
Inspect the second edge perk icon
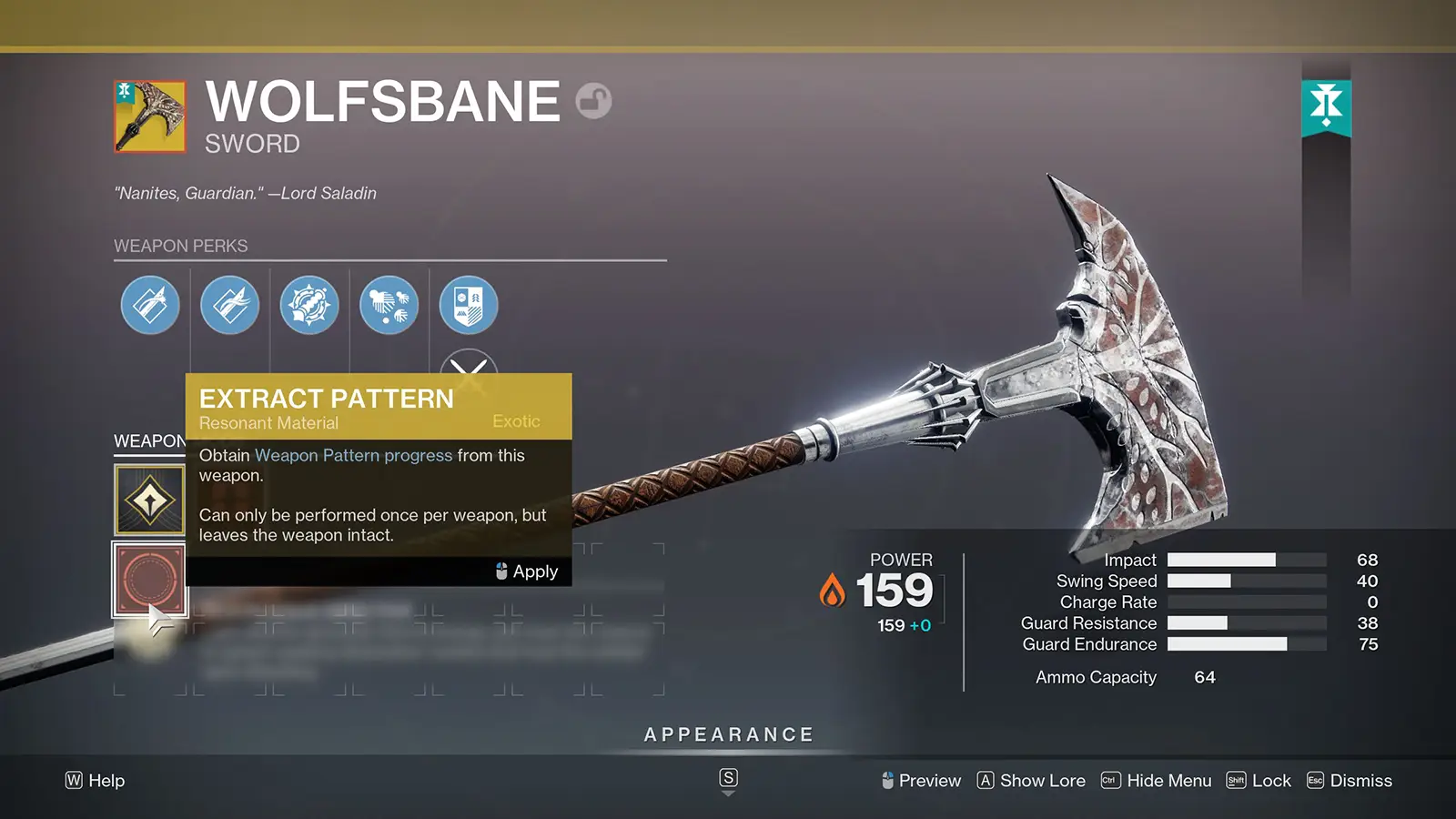pyautogui.click(x=229, y=305)
